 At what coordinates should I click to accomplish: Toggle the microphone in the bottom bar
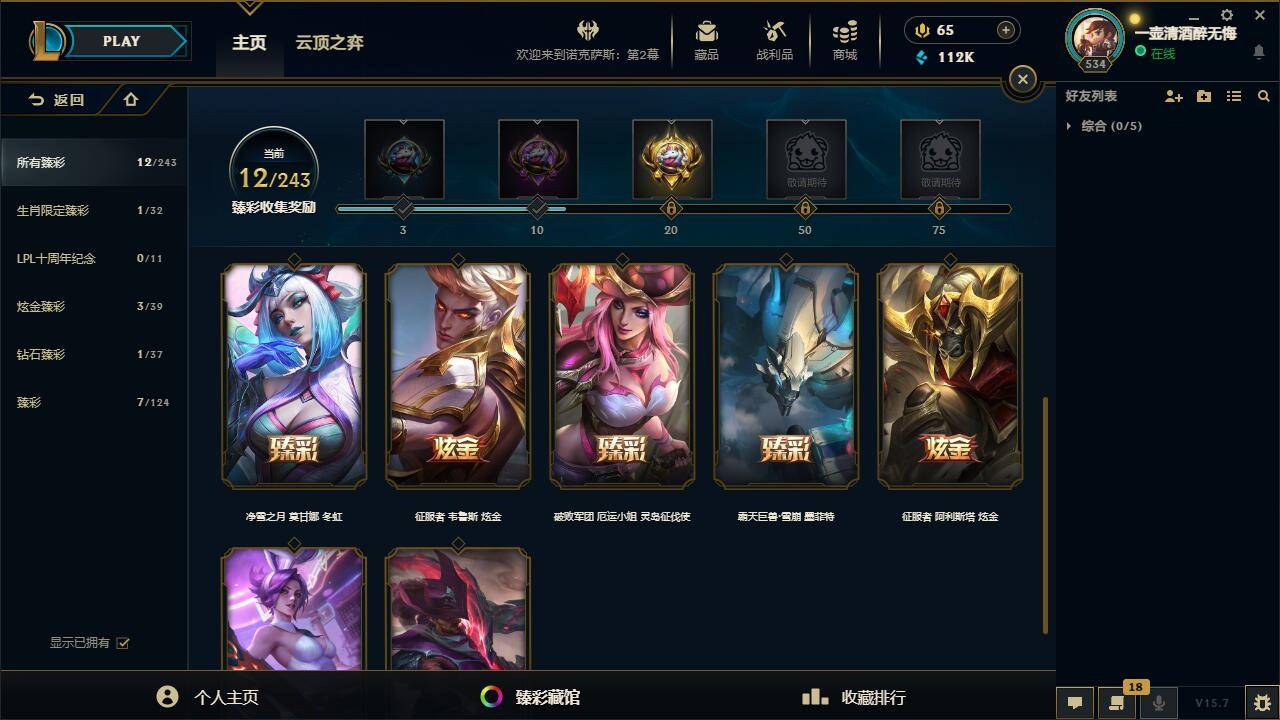pyautogui.click(x=1158, y=703)
